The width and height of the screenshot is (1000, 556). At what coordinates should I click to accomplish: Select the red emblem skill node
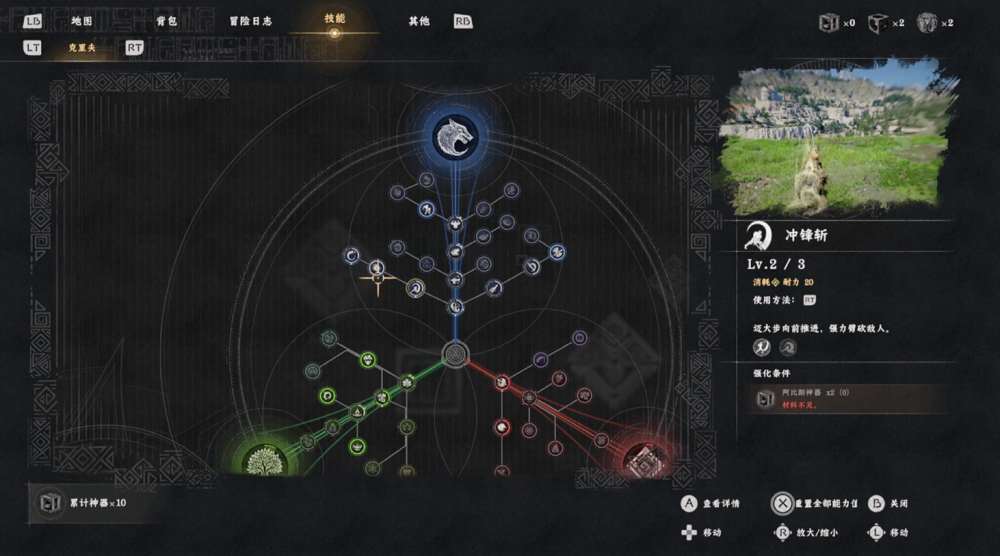[642, 459]
